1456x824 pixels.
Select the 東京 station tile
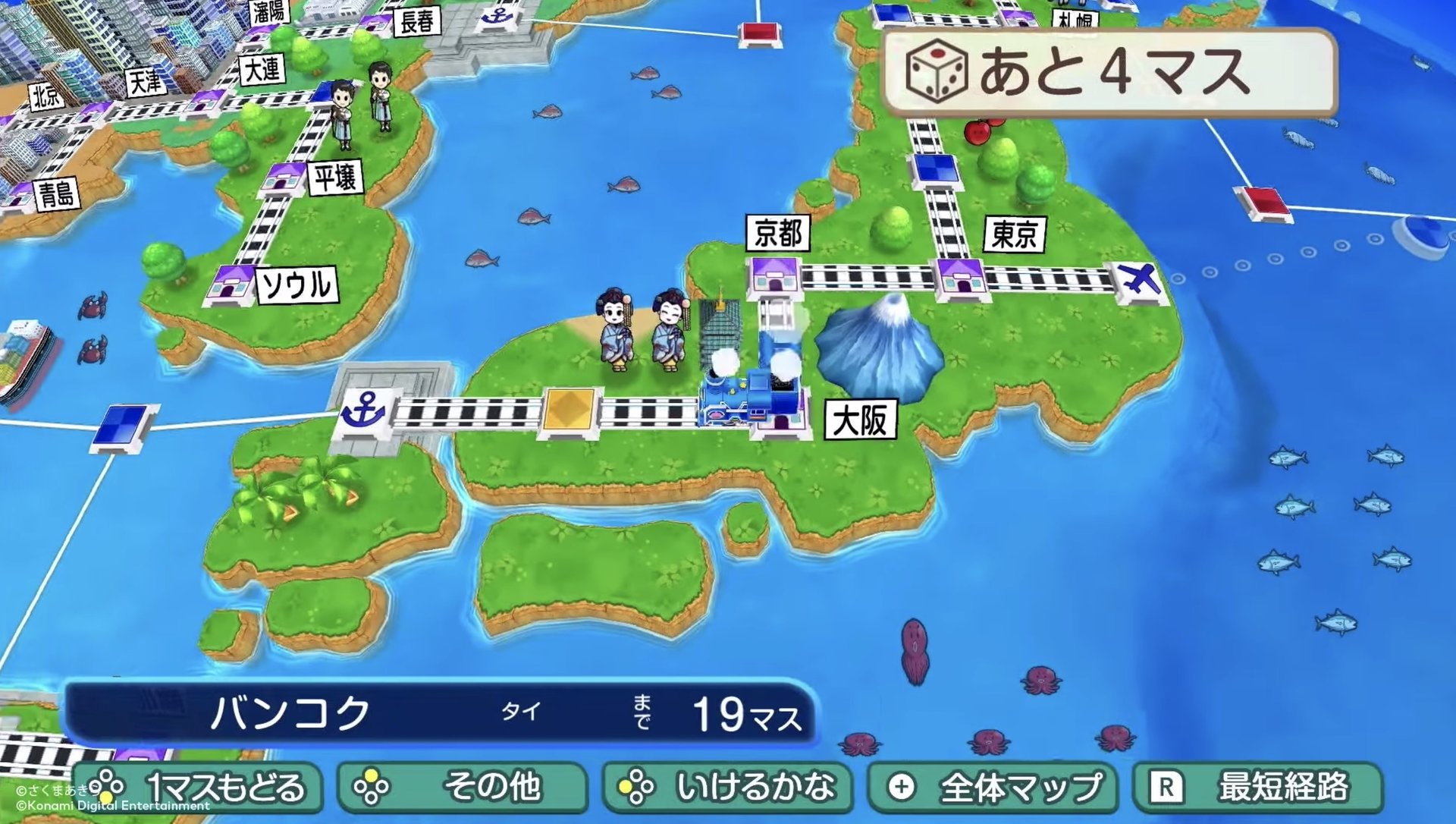961,278
